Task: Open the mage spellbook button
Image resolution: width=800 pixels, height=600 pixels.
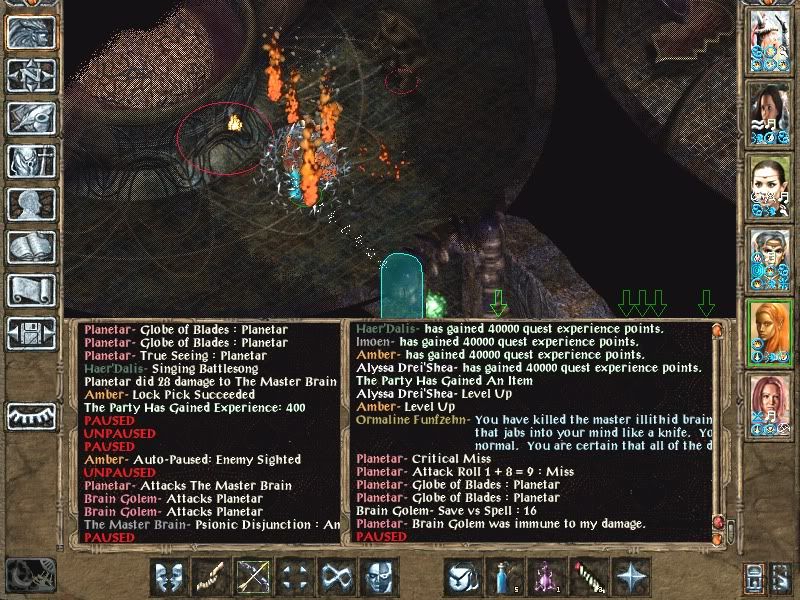Action: 32,248
